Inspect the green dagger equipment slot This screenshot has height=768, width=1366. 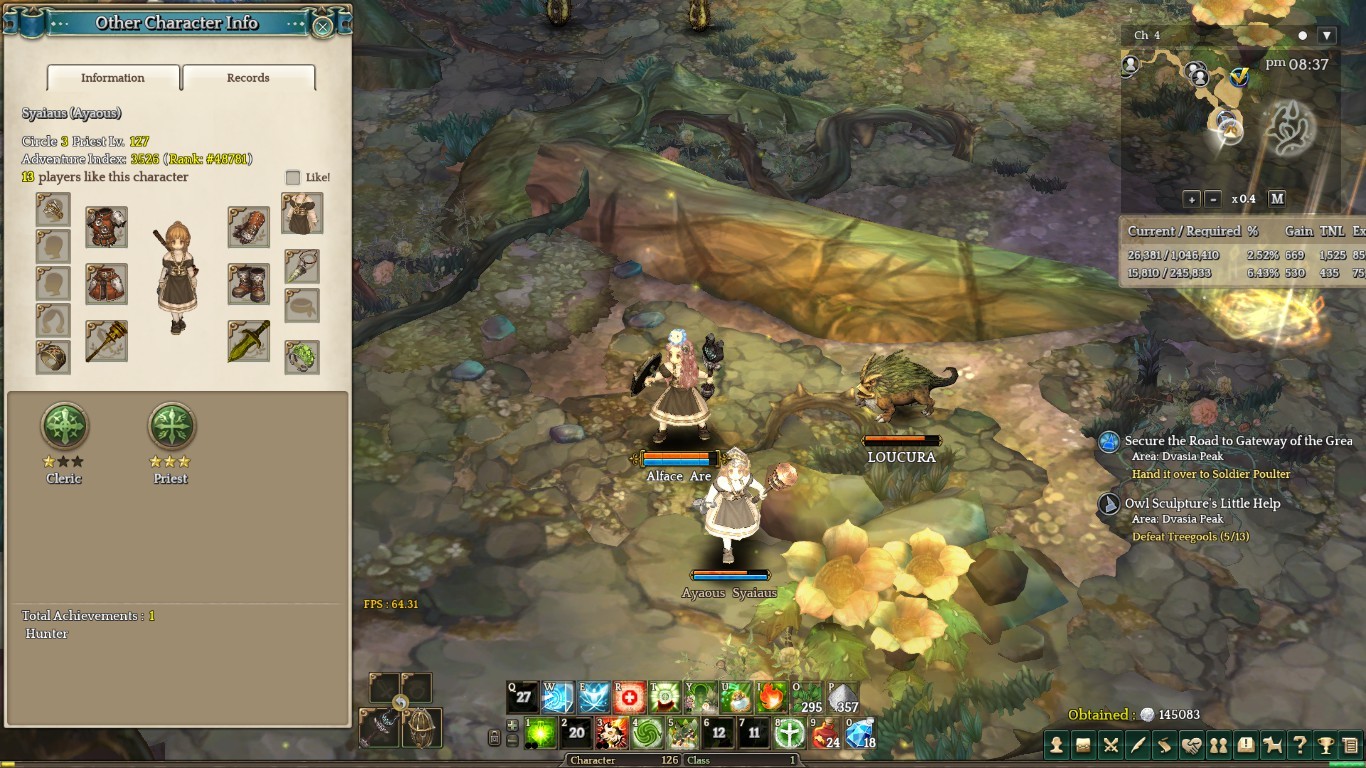[248, 341]
